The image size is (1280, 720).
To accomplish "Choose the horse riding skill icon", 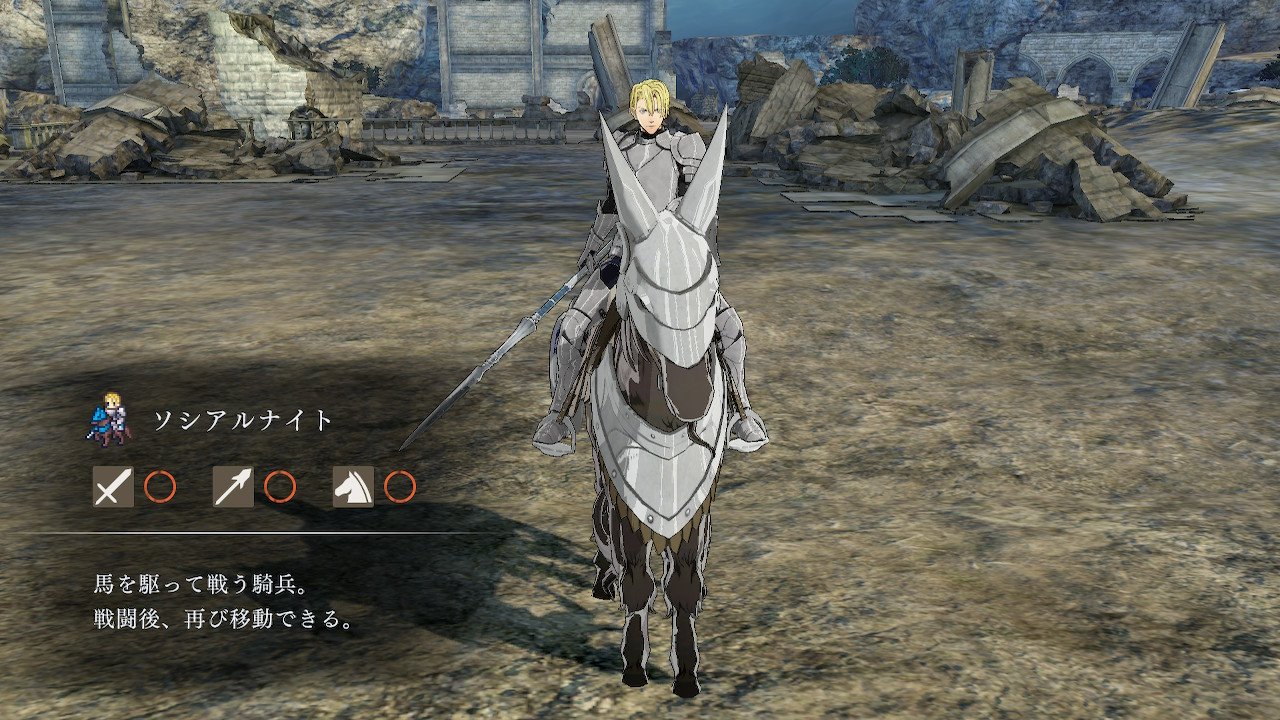I will (x=353, y=487).
